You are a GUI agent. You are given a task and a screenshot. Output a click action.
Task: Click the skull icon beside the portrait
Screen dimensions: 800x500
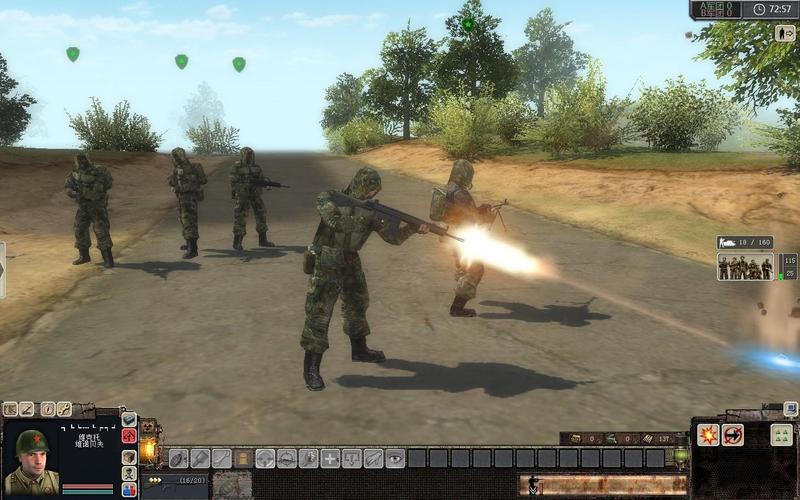129,473
